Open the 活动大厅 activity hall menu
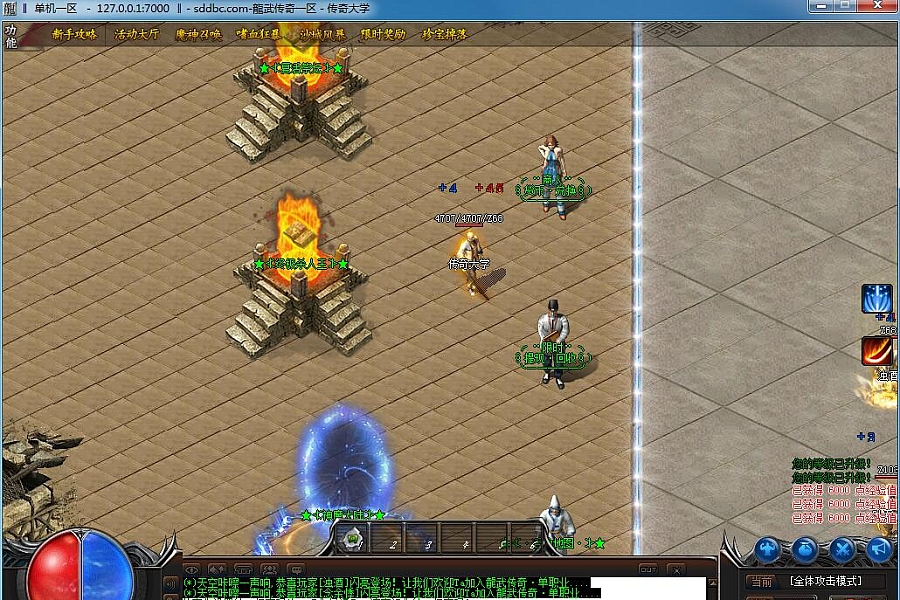 136,34
